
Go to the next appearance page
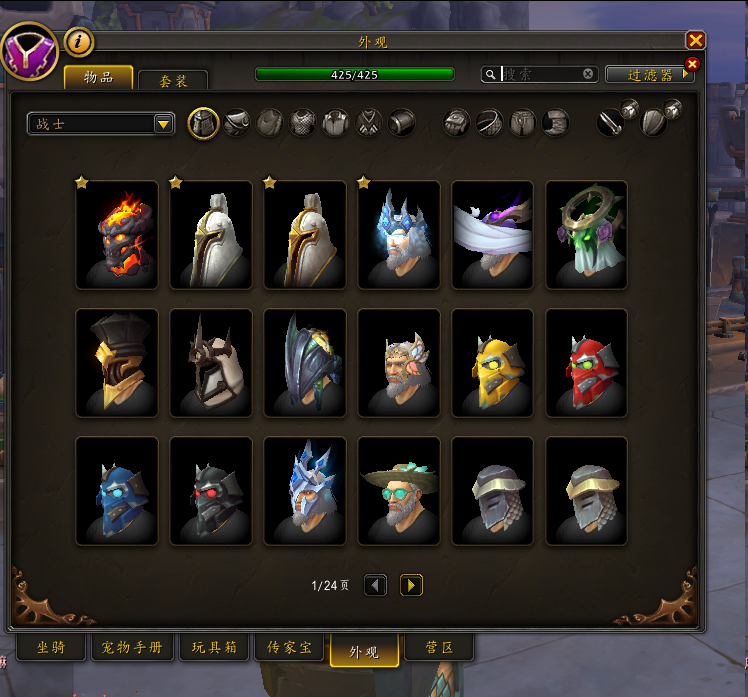(411, 585)
